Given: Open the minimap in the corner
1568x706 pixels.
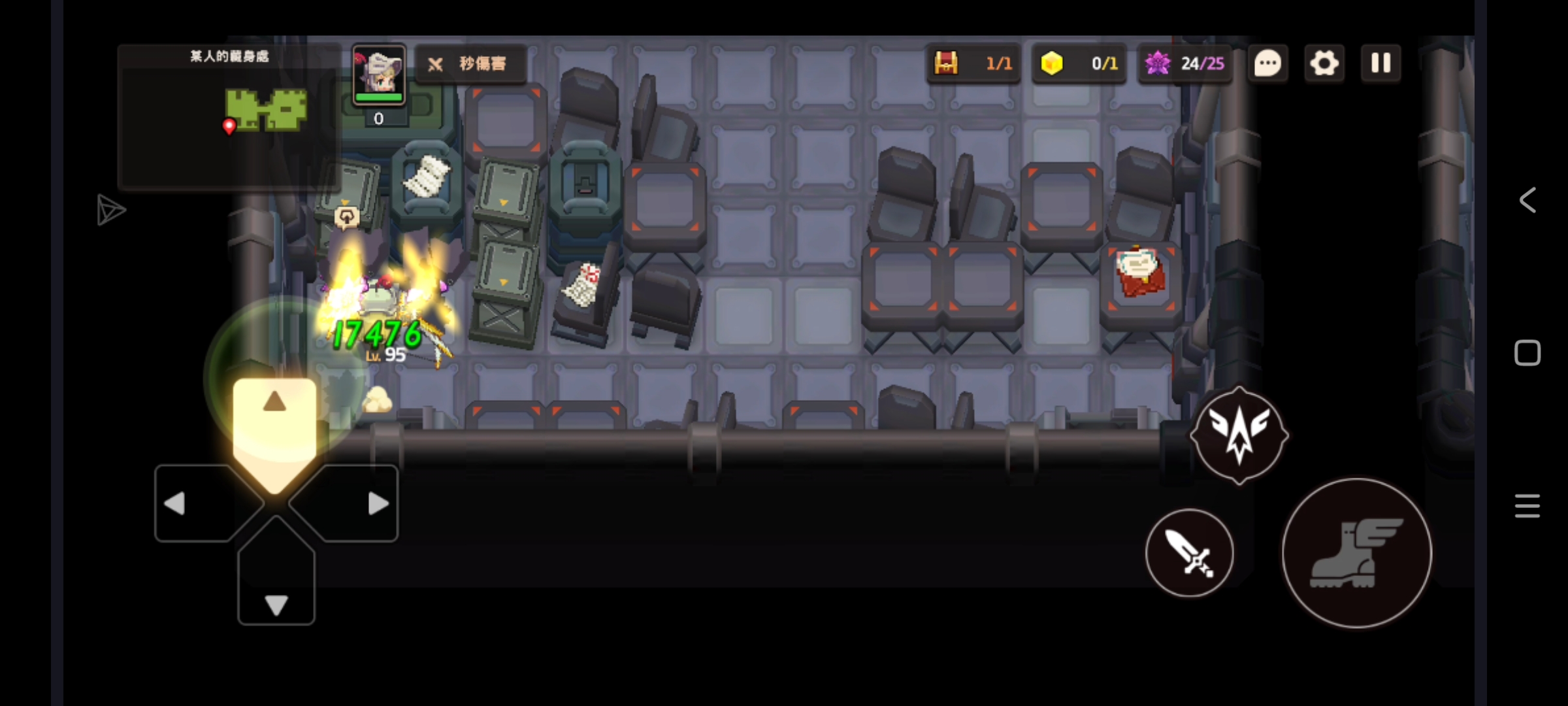Looking at the screenshot, I should pos(229,118).
